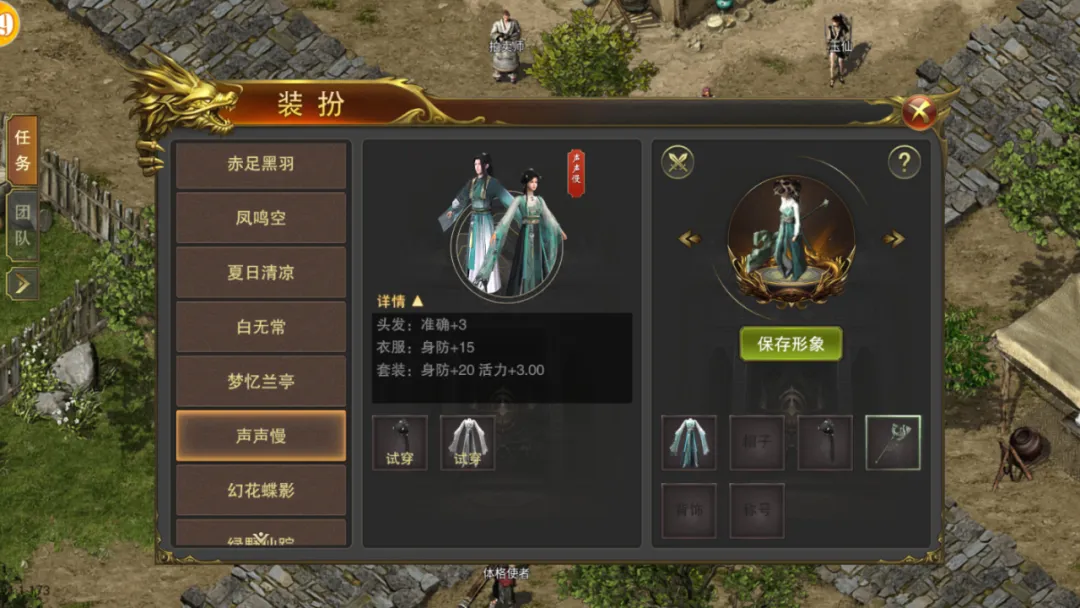Rotate character preview with right arrow
The height and width of the screenshot is (608, 1080).
[x=893, y=239]
